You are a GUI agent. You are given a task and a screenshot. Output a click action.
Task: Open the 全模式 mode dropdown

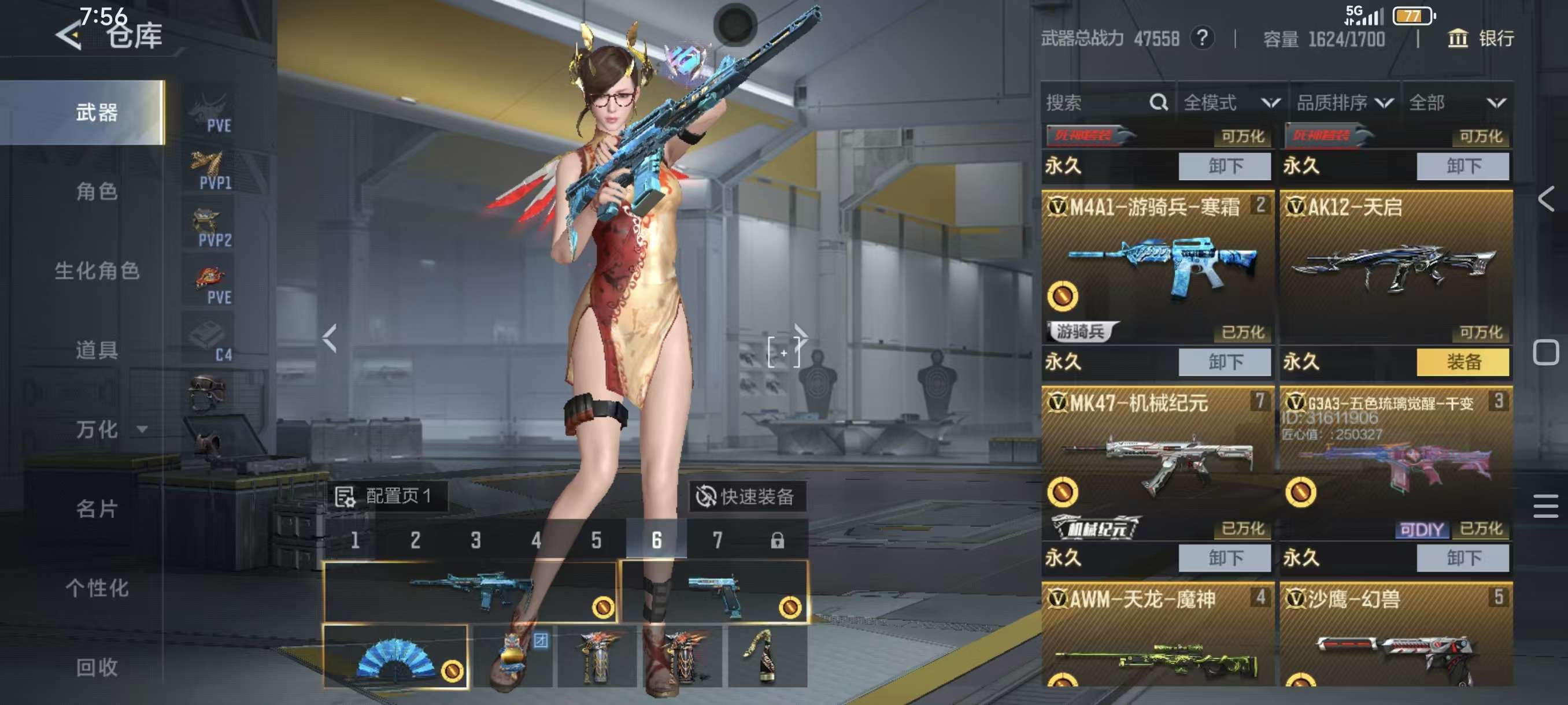1231,103
